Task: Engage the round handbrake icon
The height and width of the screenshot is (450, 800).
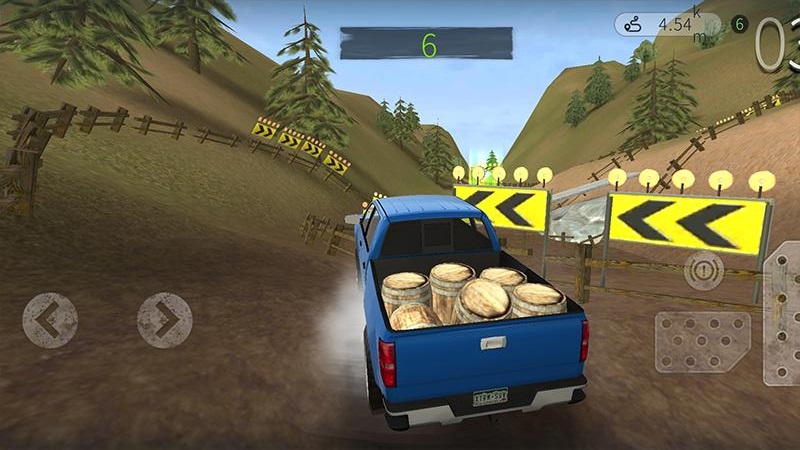Action: coord(704,272)
